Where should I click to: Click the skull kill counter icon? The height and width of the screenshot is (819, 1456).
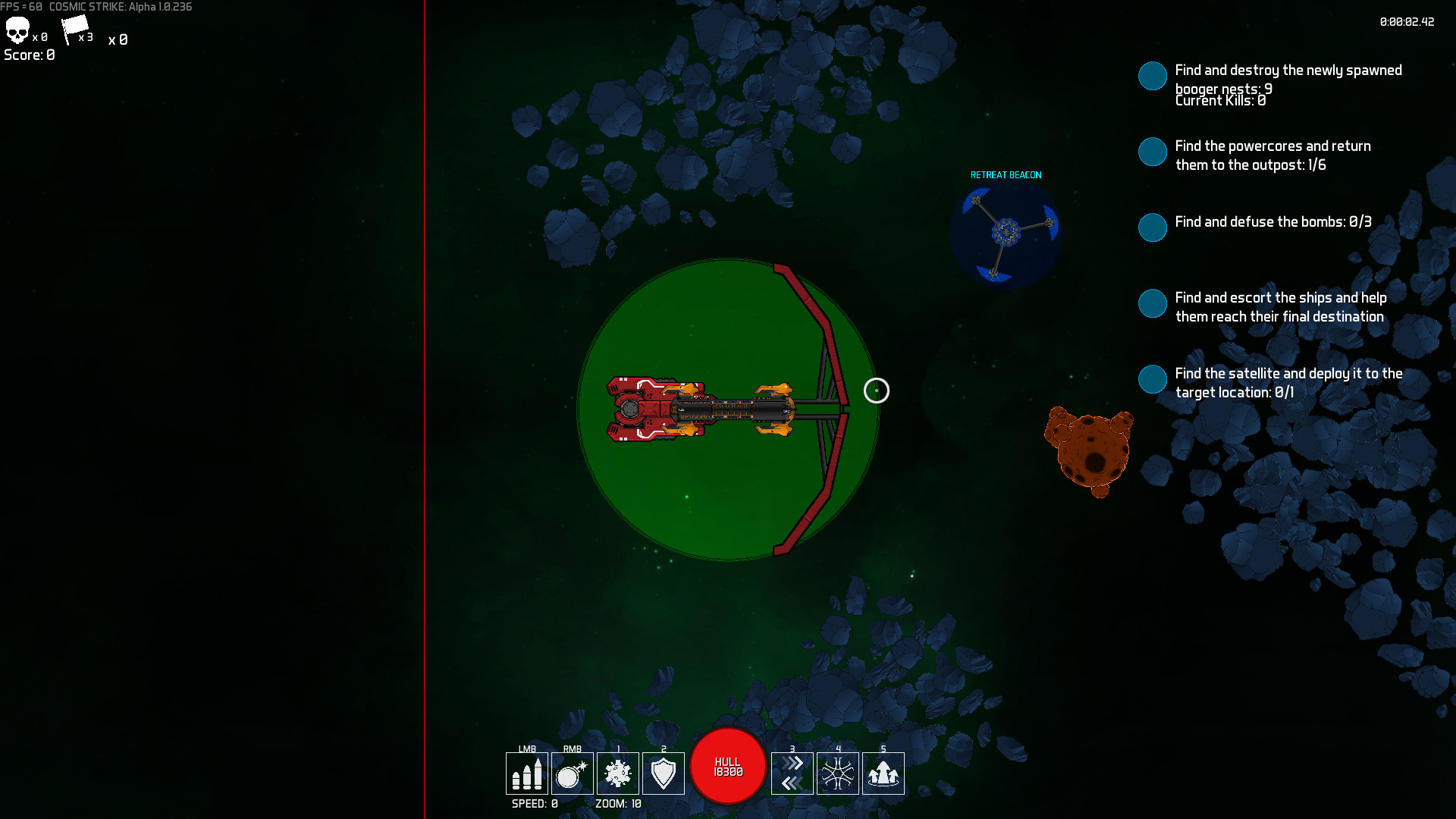pos(18,31)
